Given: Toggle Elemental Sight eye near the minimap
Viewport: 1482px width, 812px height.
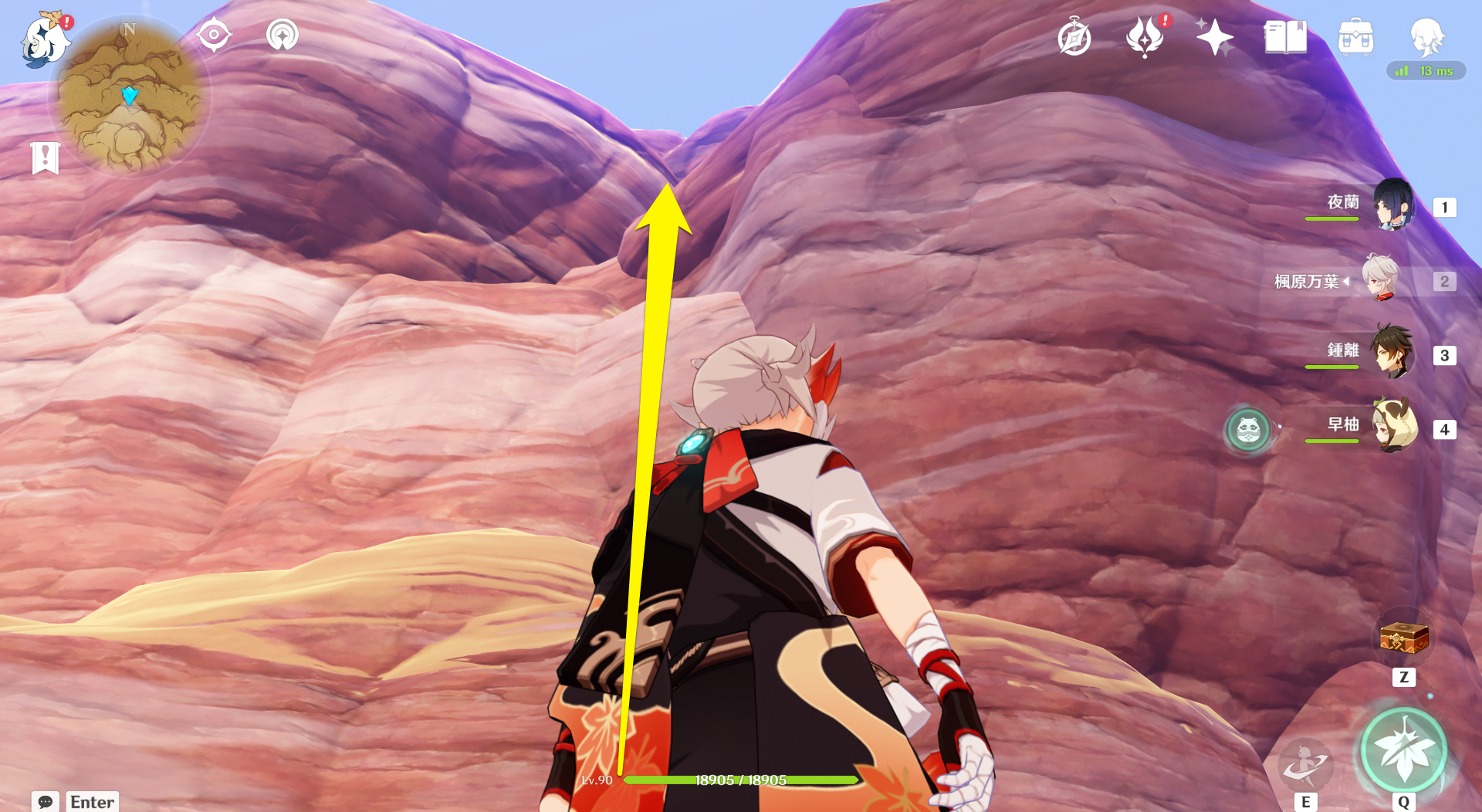Looking at the screenshot, I should point(214,34).
